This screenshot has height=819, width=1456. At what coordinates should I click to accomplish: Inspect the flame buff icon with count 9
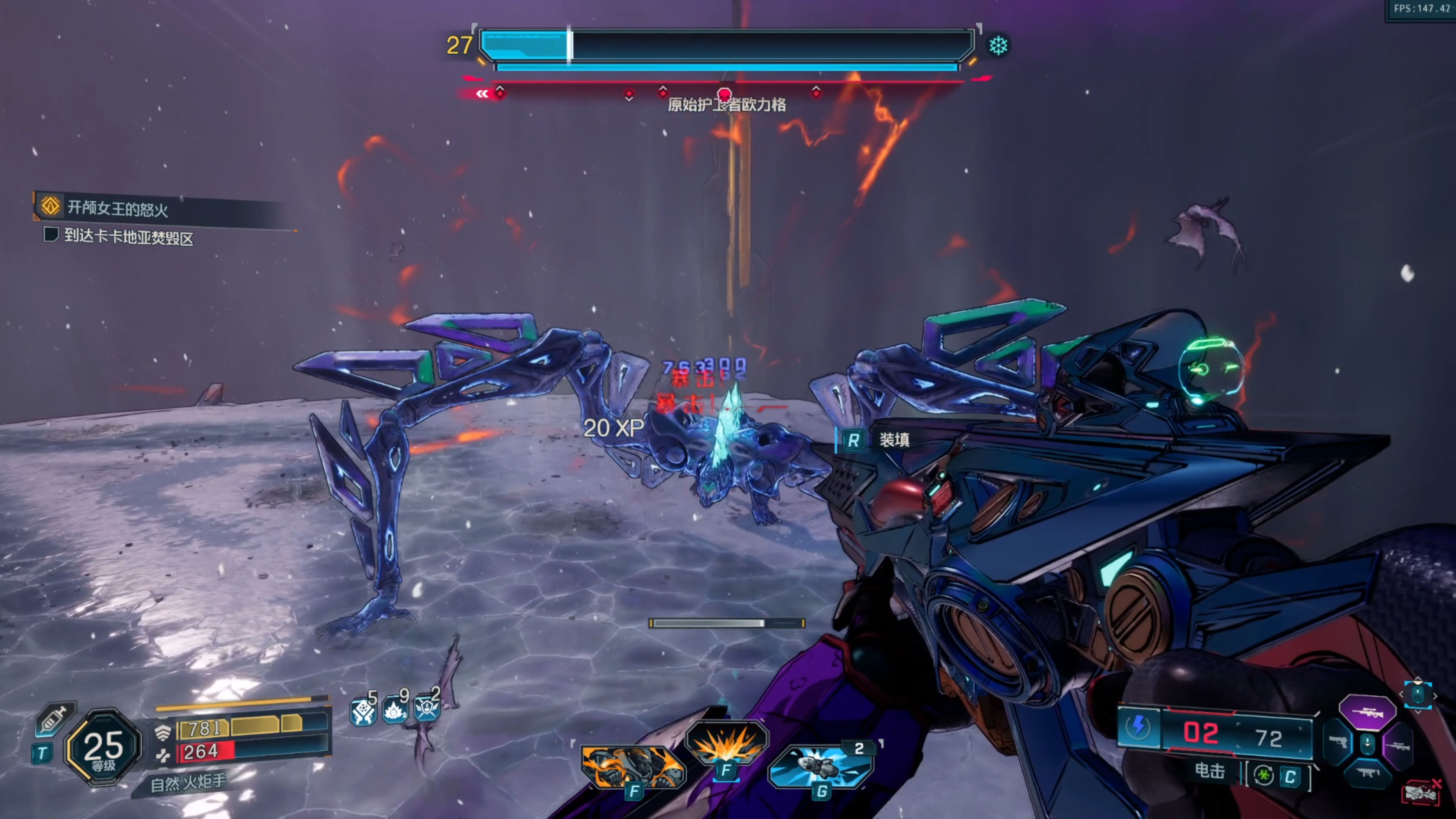(x=394, y=710)
